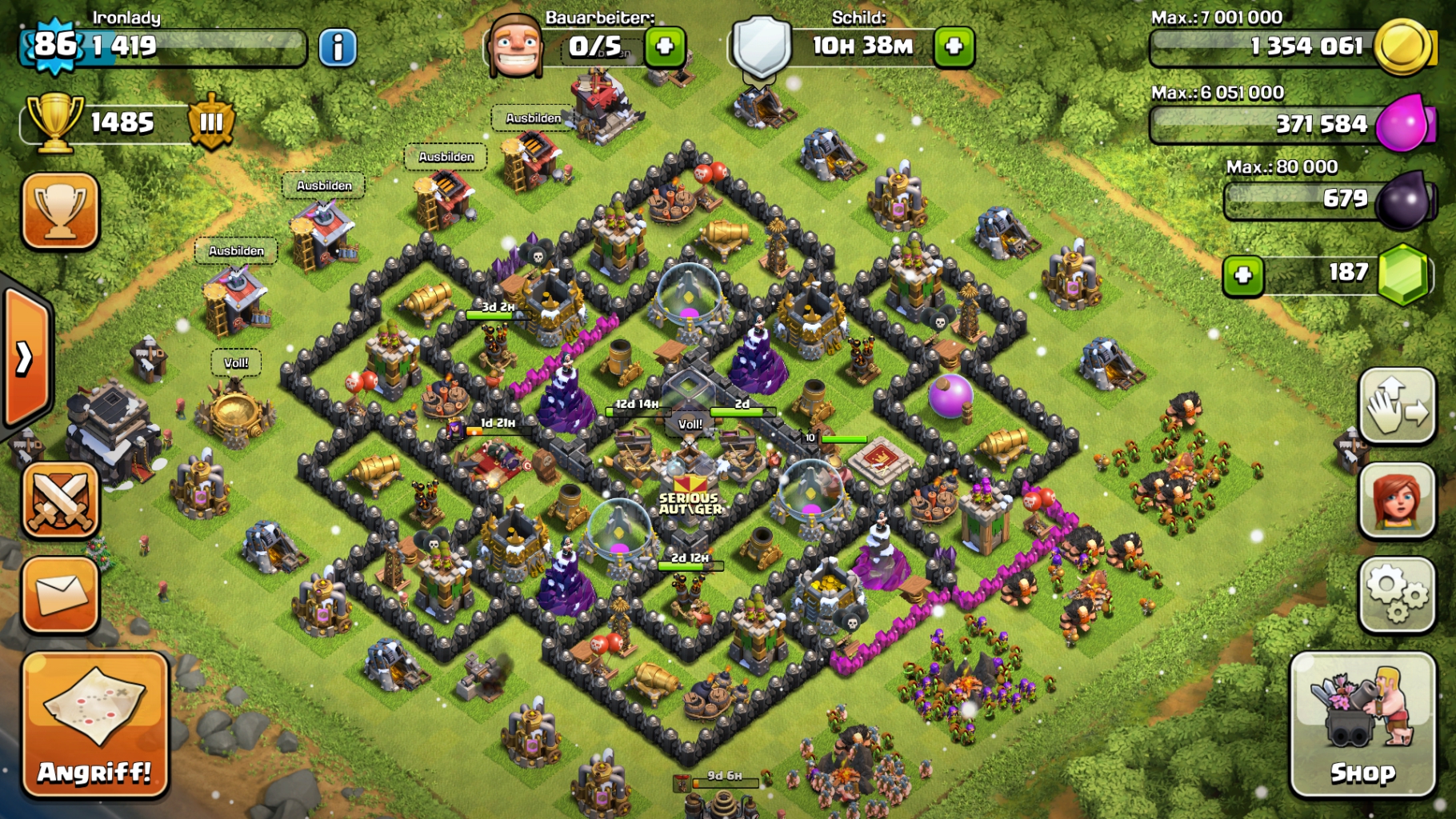The height and width of the screenshot is (819, 1456).
Task: Open the trophy achievements button
Action: click(61, 210)
